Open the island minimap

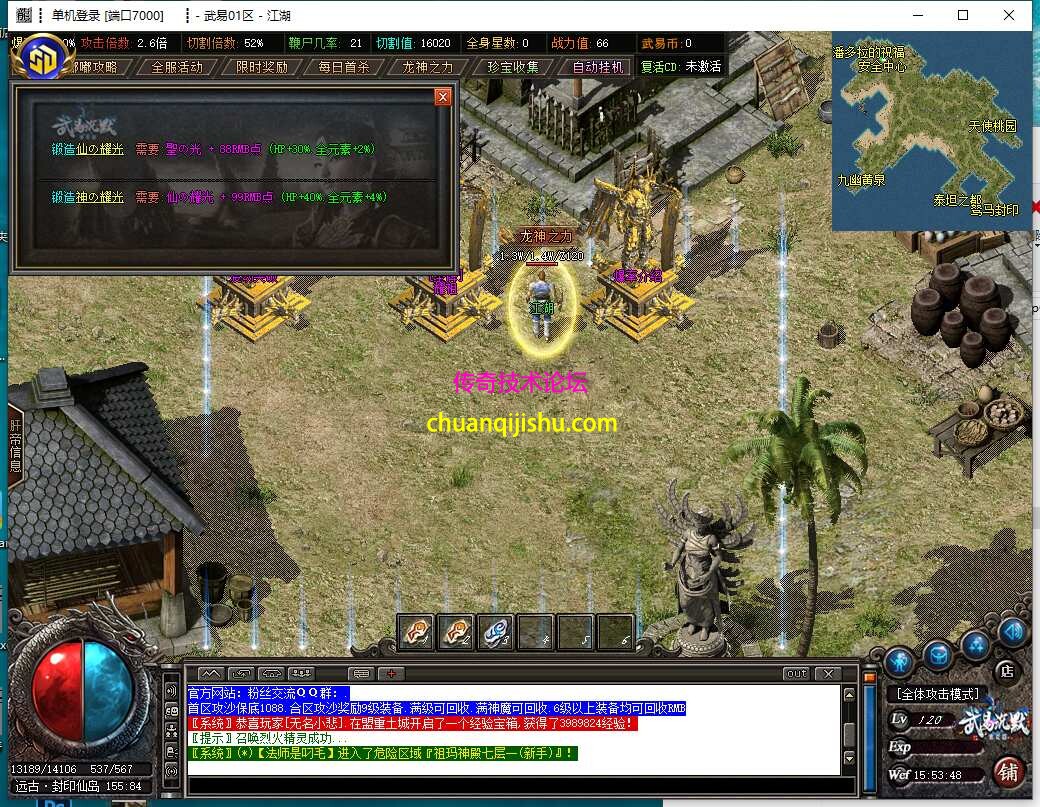(x=931, y=130)
